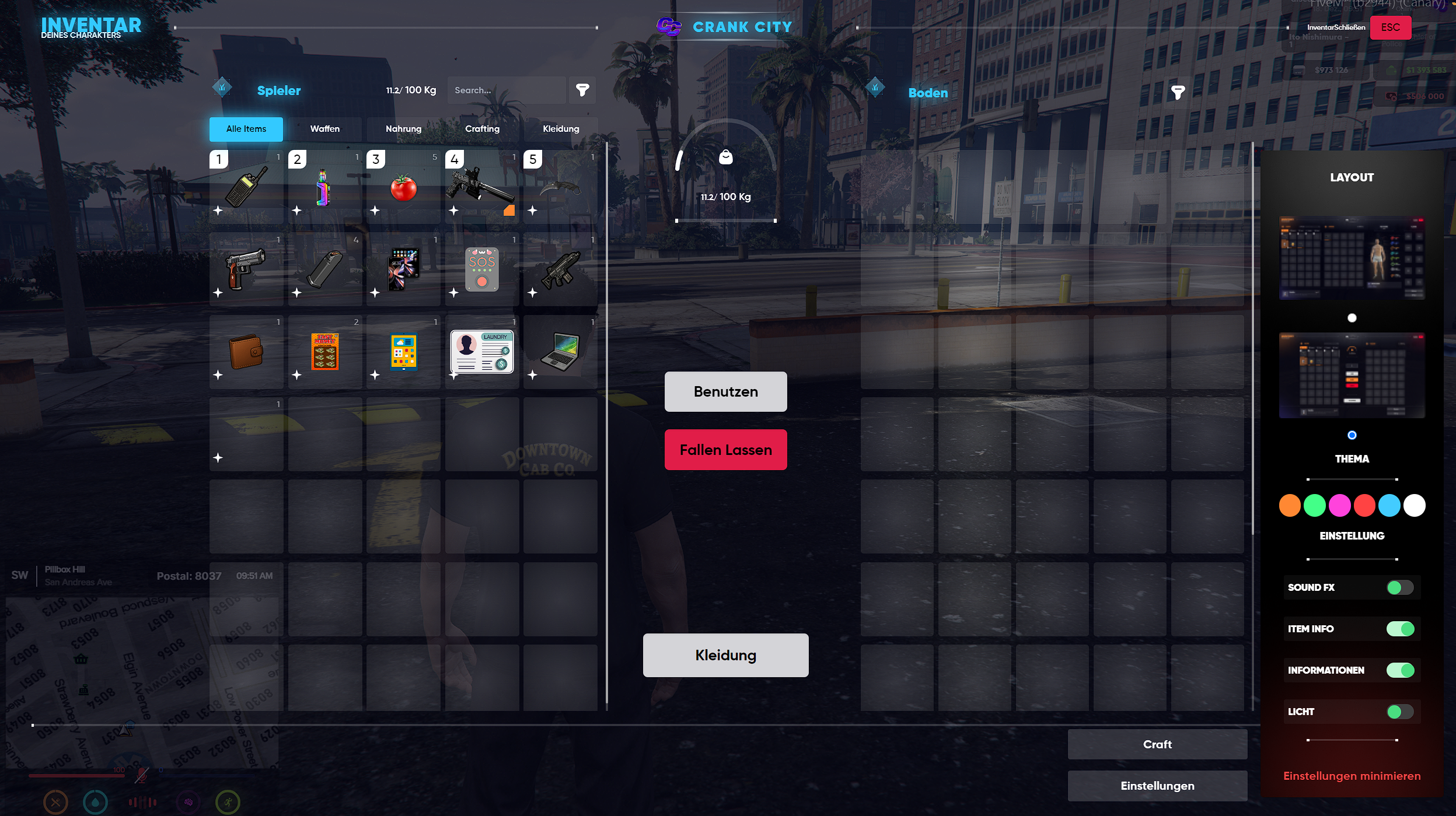The width and height of the screenshot is (1456, 816).
Task: Turn off the Item Info toggle
Action: 1399,629
